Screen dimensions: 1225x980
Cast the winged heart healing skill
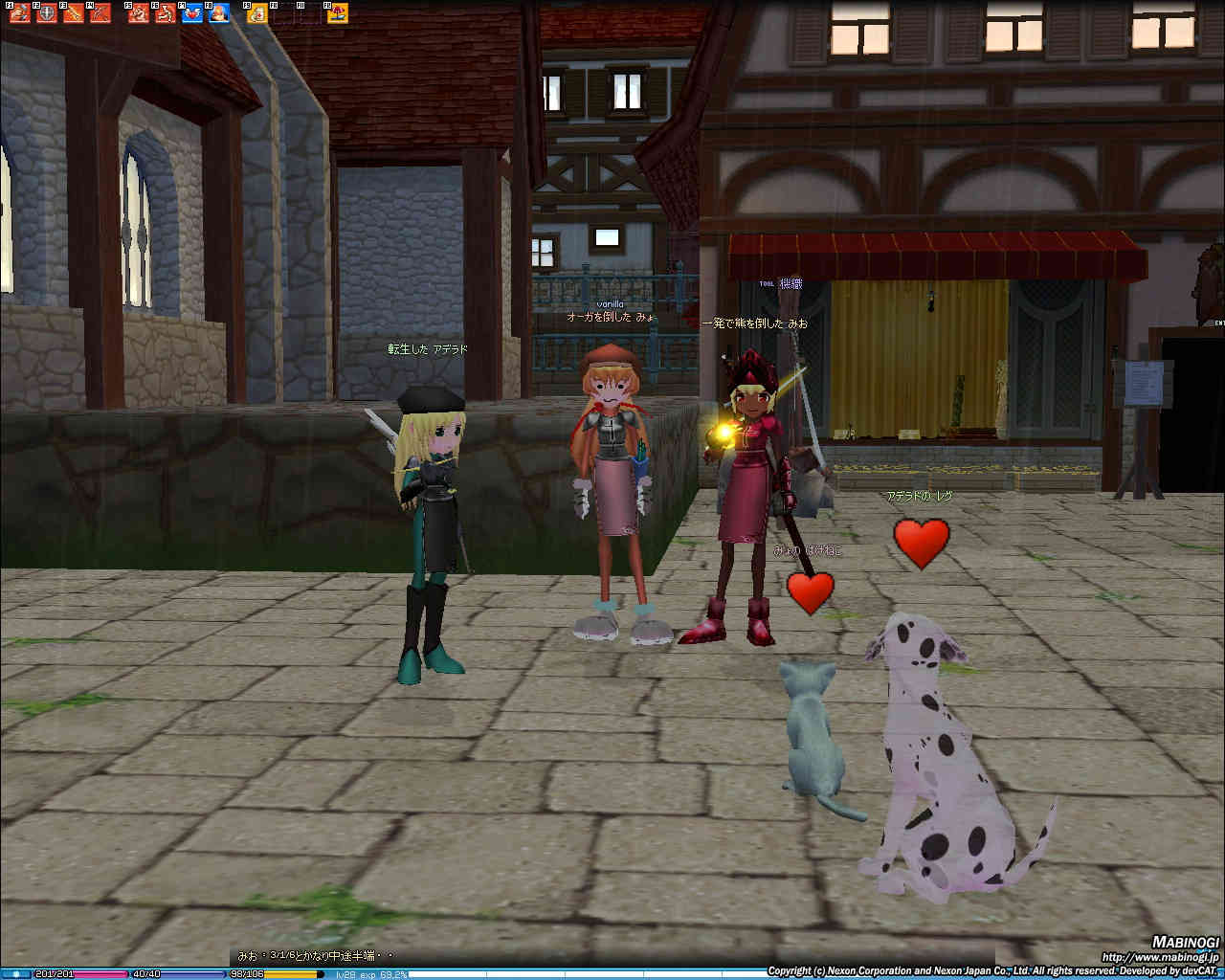click(192, 13)
